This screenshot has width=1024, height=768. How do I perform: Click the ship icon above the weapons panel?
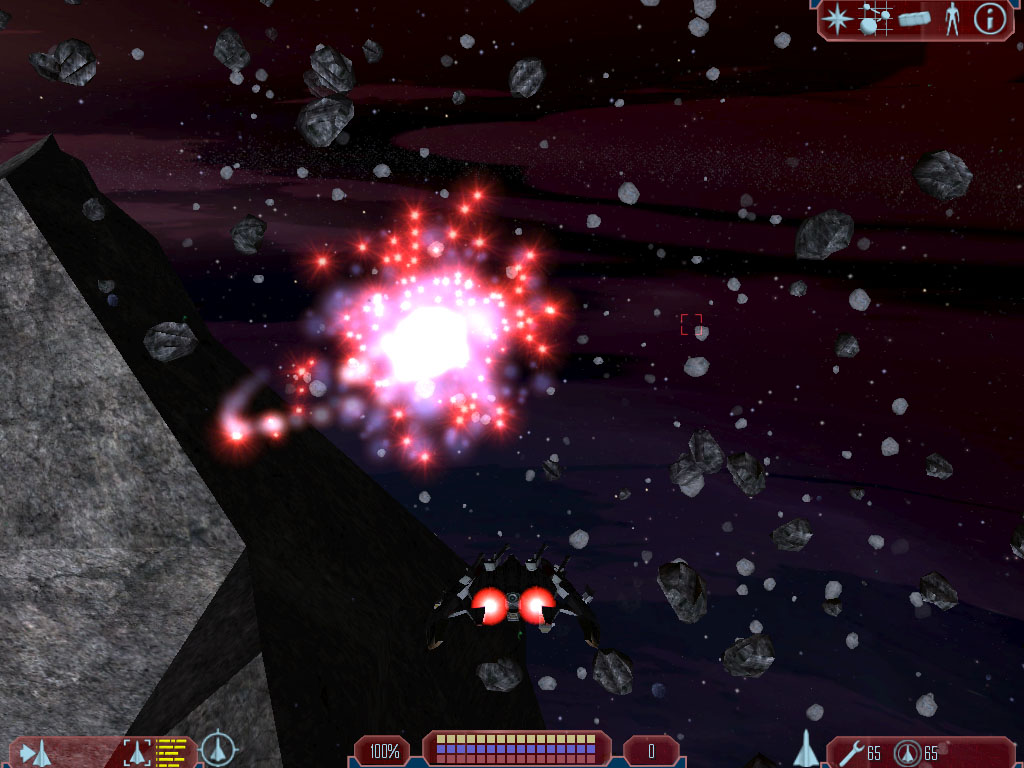click(806, 748)
